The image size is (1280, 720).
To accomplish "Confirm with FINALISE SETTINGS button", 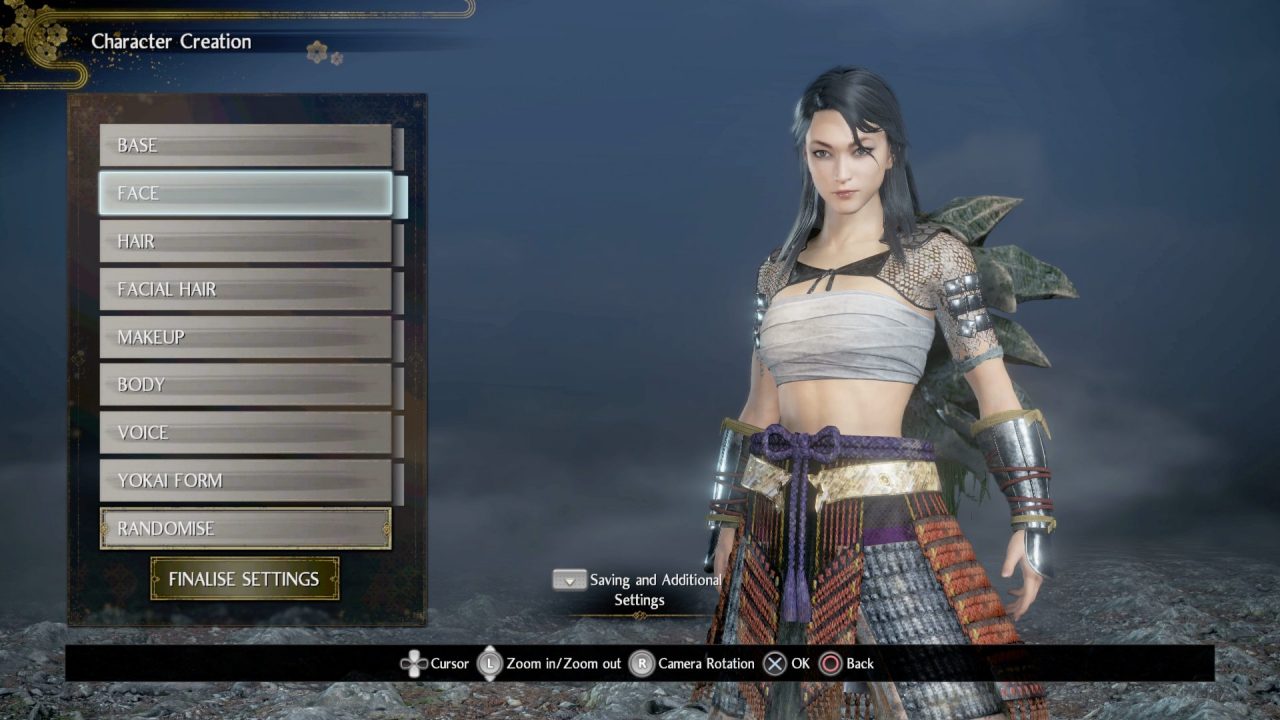I will tap(245, 579).
